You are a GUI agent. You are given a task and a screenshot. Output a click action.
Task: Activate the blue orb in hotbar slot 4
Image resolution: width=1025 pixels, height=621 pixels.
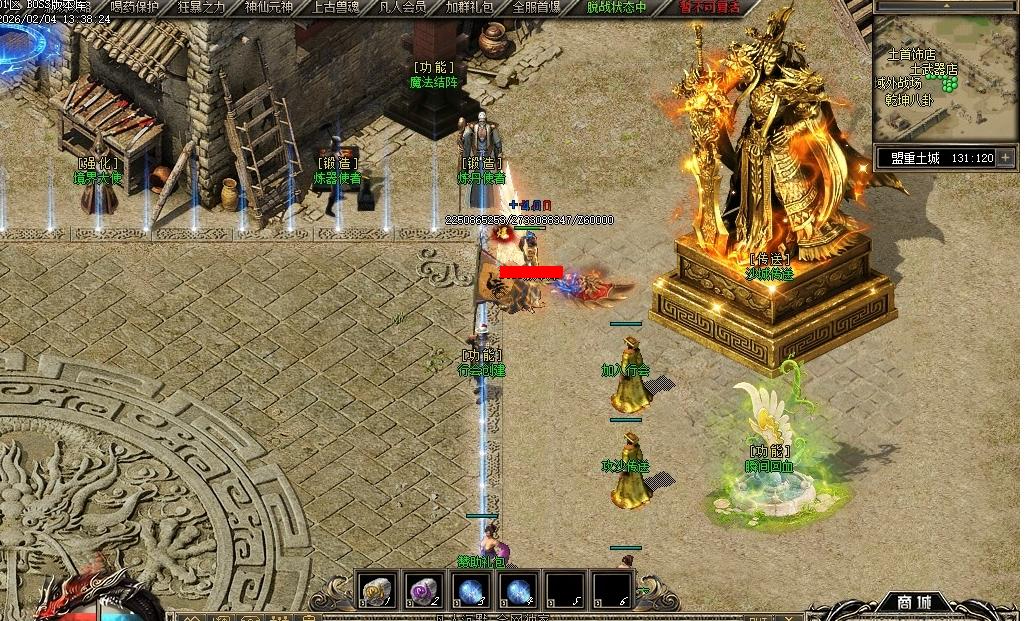[x=517, y=591]
